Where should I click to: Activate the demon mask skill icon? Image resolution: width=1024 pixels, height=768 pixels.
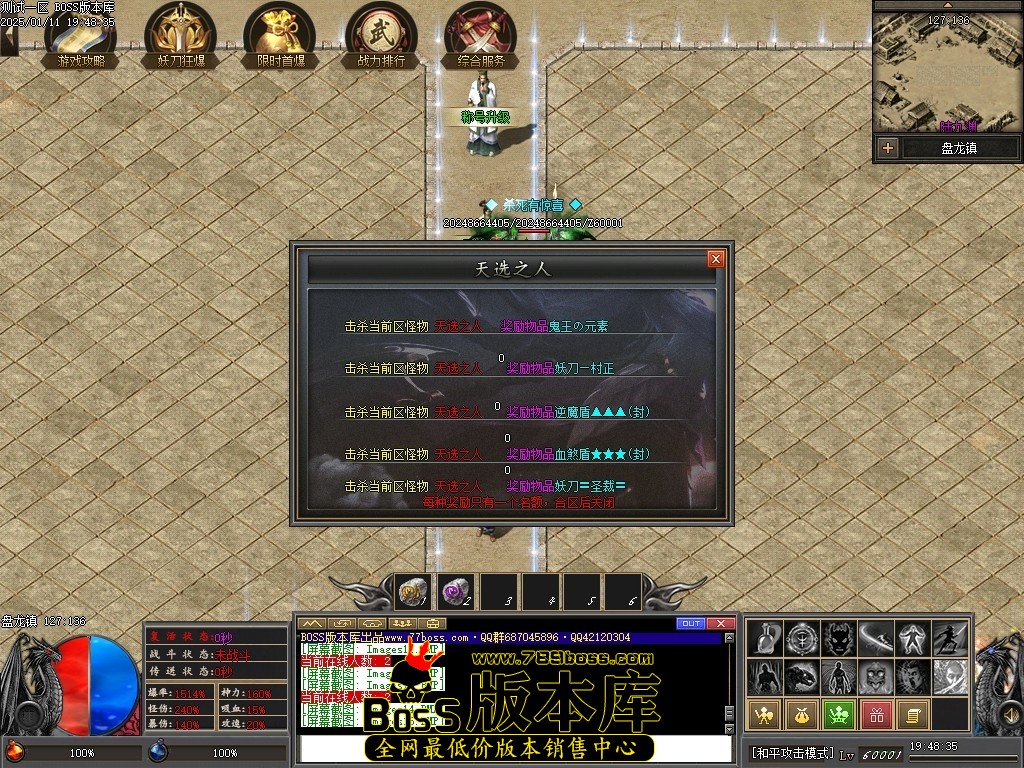click(x=841, y=638)
